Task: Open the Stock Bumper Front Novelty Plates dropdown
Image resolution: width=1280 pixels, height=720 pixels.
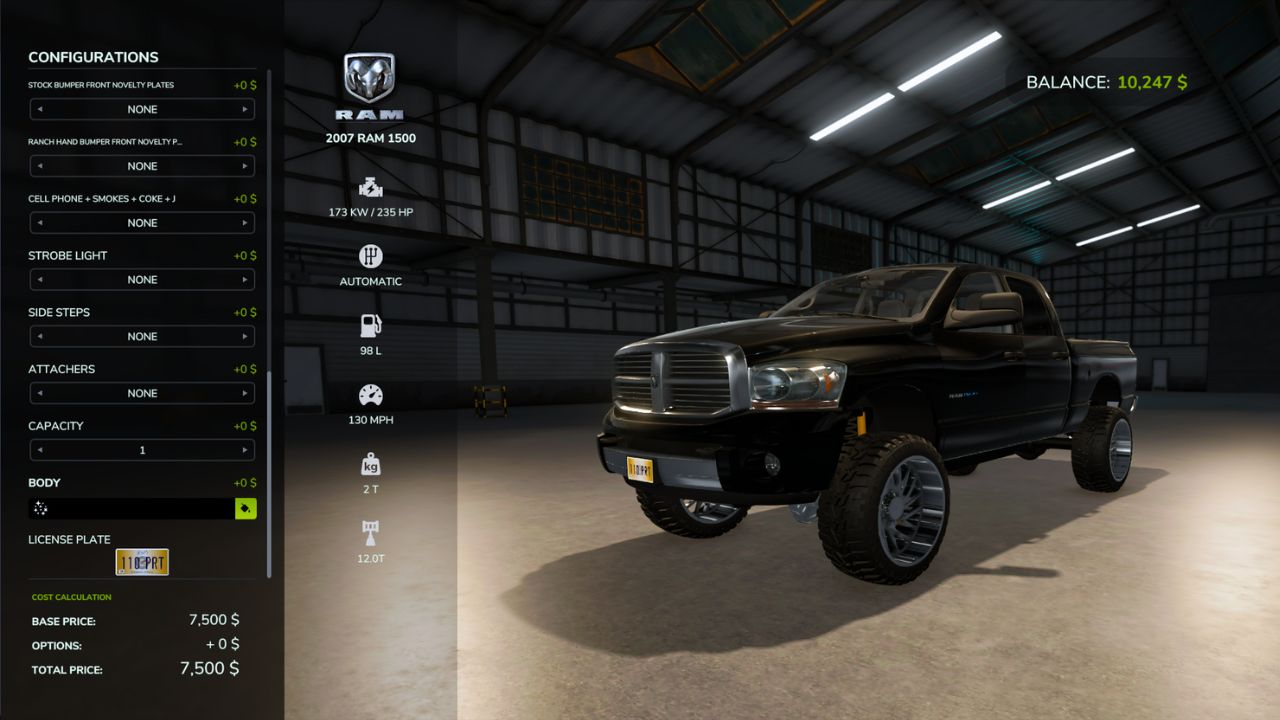Action: pos(142,109)
